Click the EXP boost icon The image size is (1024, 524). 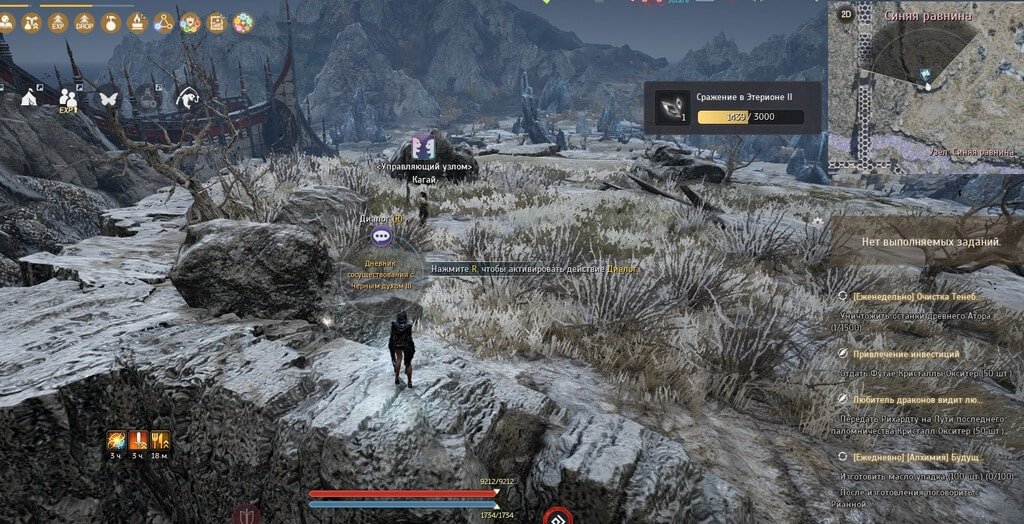coord(59,21)
